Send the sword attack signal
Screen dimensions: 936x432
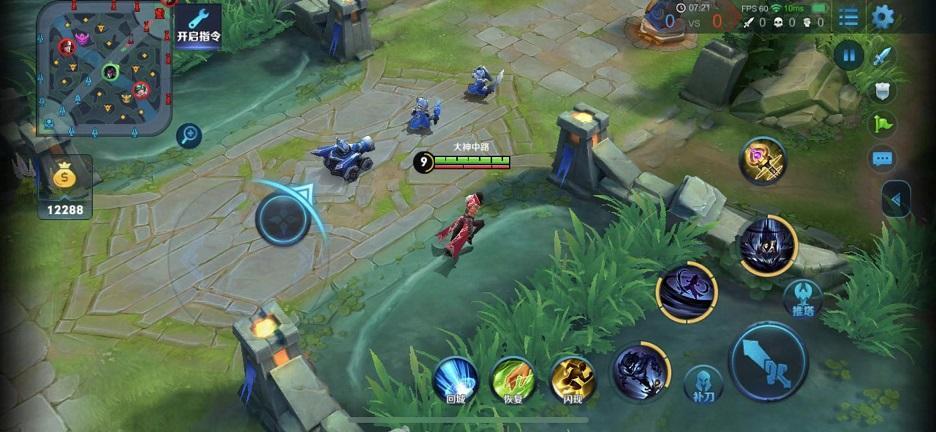(x=882, y=56)
